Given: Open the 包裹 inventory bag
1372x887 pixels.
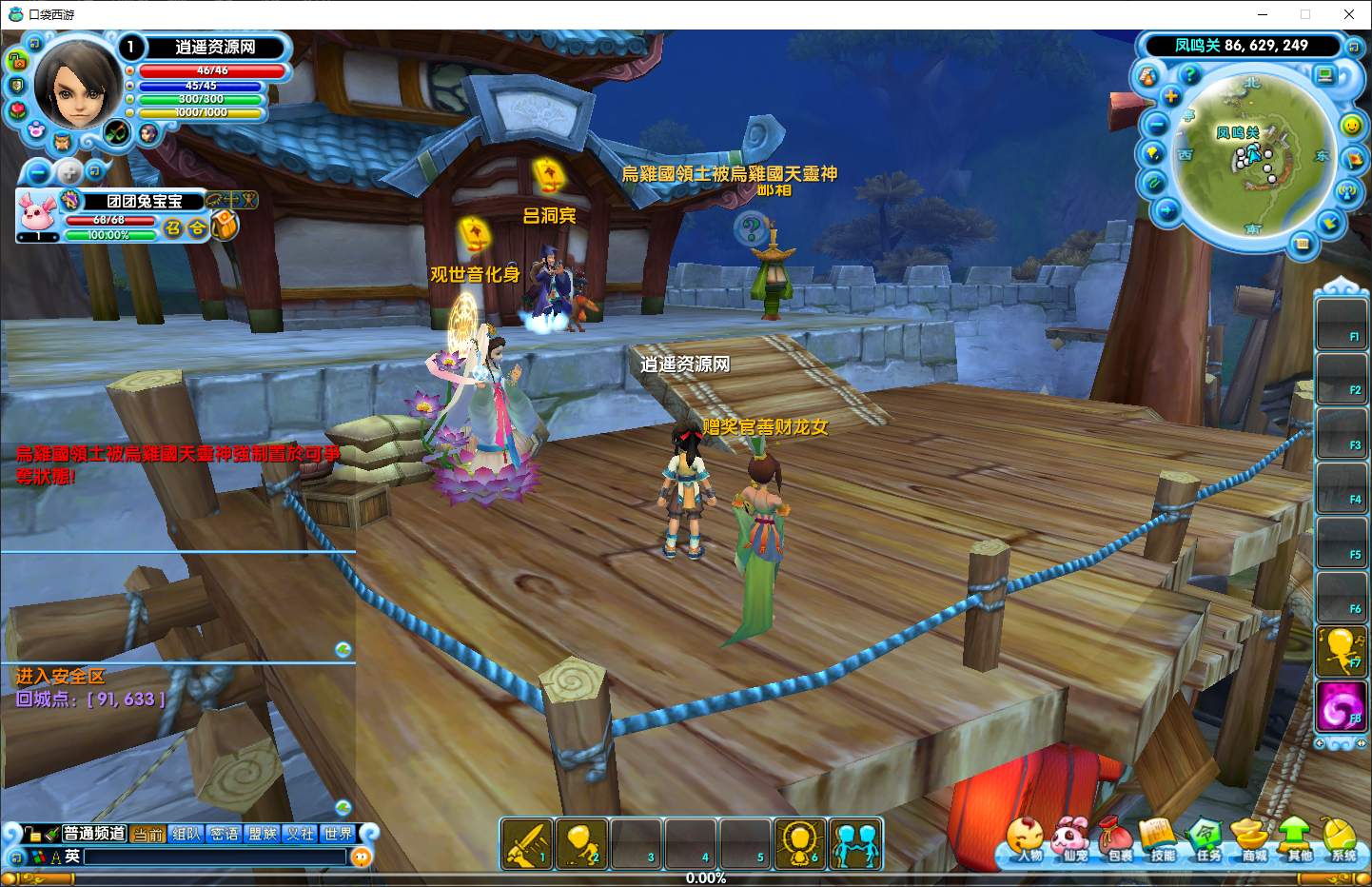Looking at the screenshot, I should pos(1117,839).
